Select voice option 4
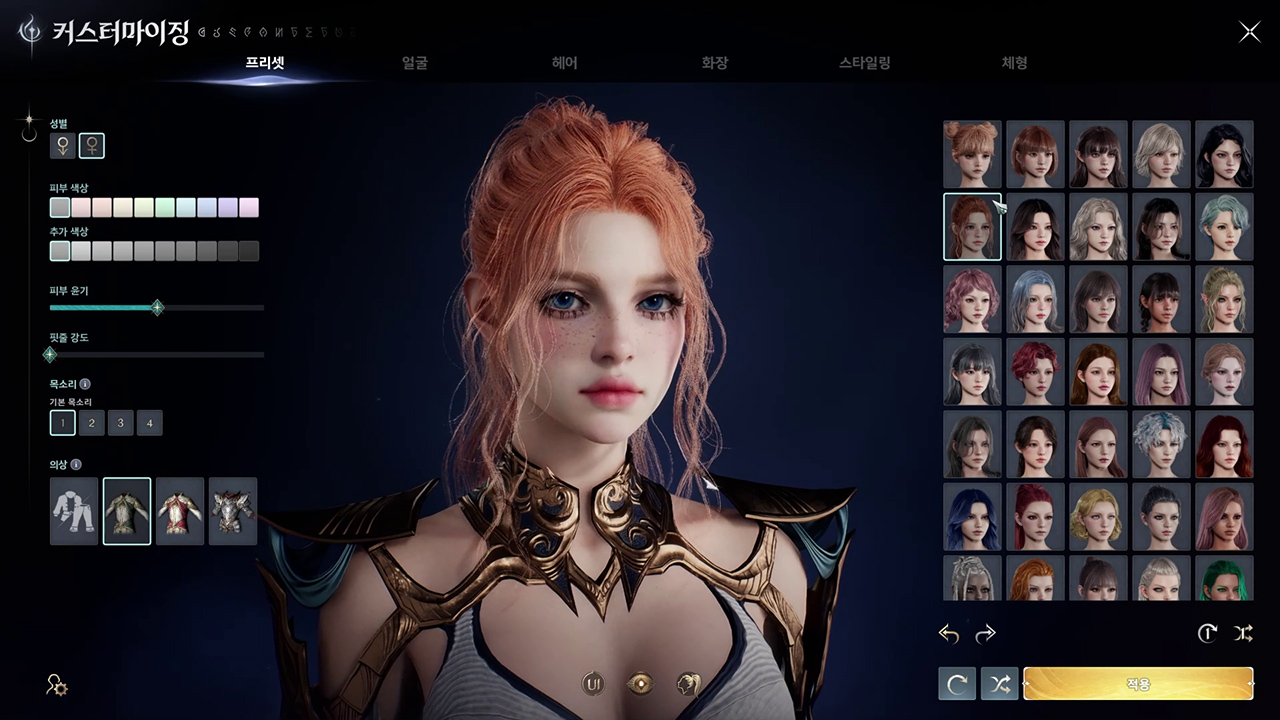 [x=149, y=423]
